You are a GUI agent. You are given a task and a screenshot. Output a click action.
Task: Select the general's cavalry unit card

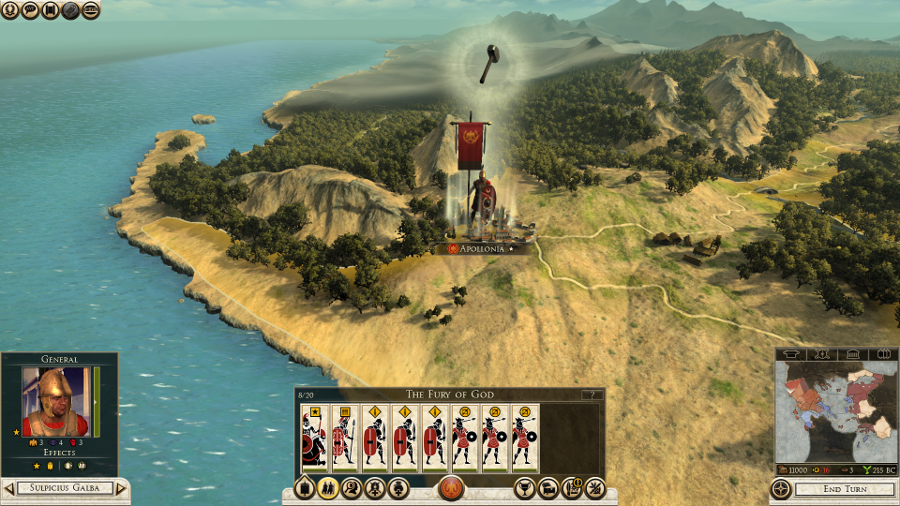coord(314,438)
